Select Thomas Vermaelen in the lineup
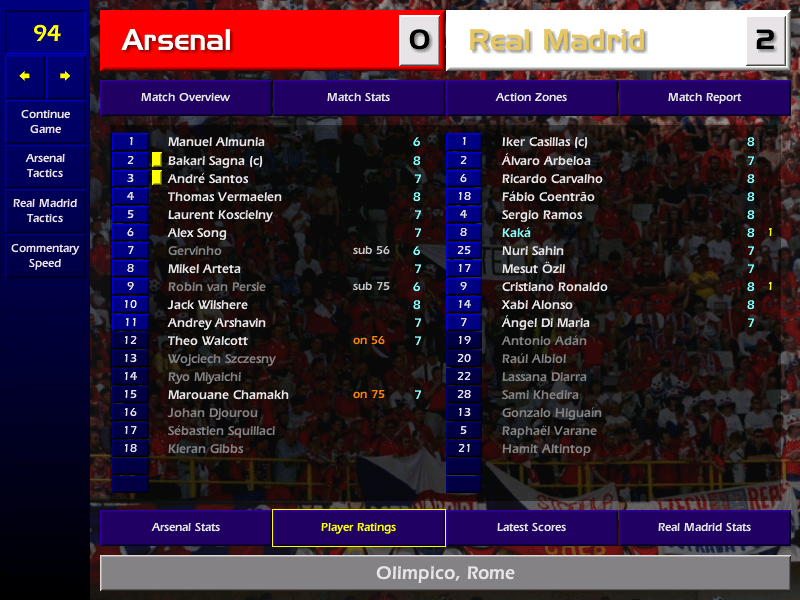This screenshot has height=600, width=800. (224, 197)
